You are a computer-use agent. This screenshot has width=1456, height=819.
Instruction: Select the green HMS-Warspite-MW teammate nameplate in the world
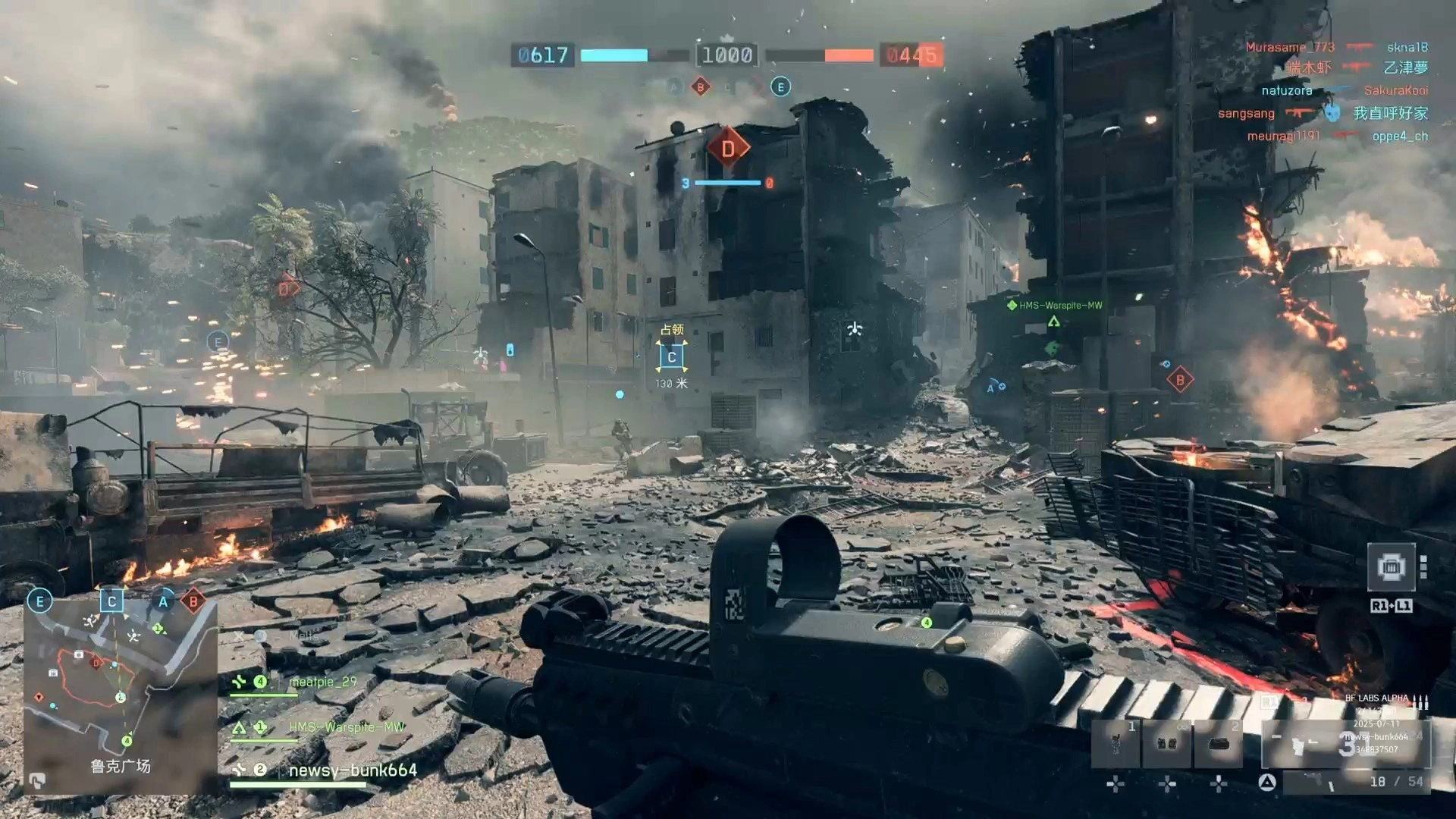[x=1060, y=306]
